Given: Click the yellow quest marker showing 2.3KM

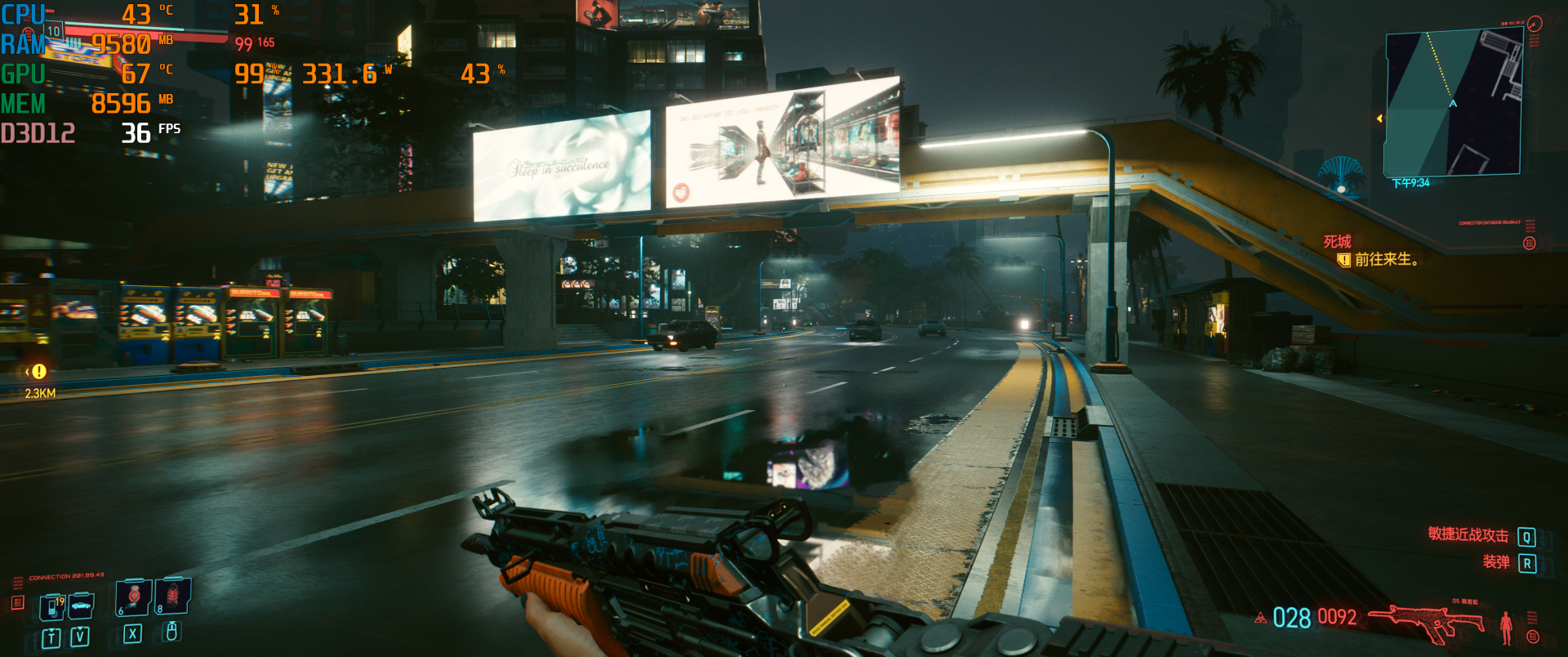Looking at the screenshot, I should point(38,372).
